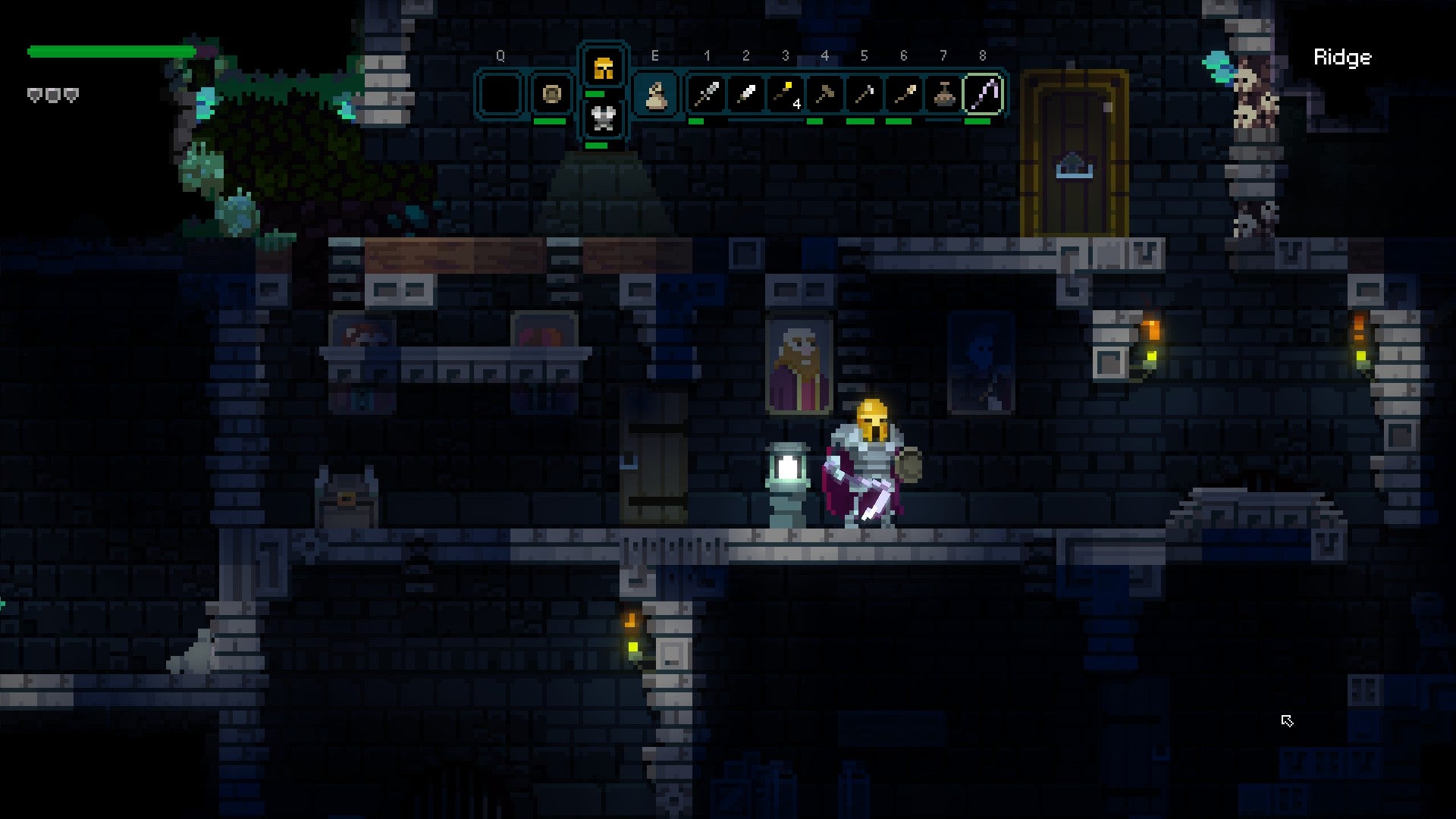Select the pickaxe in slot 5
Screen dimensions: 1456x819
point(864,93)
